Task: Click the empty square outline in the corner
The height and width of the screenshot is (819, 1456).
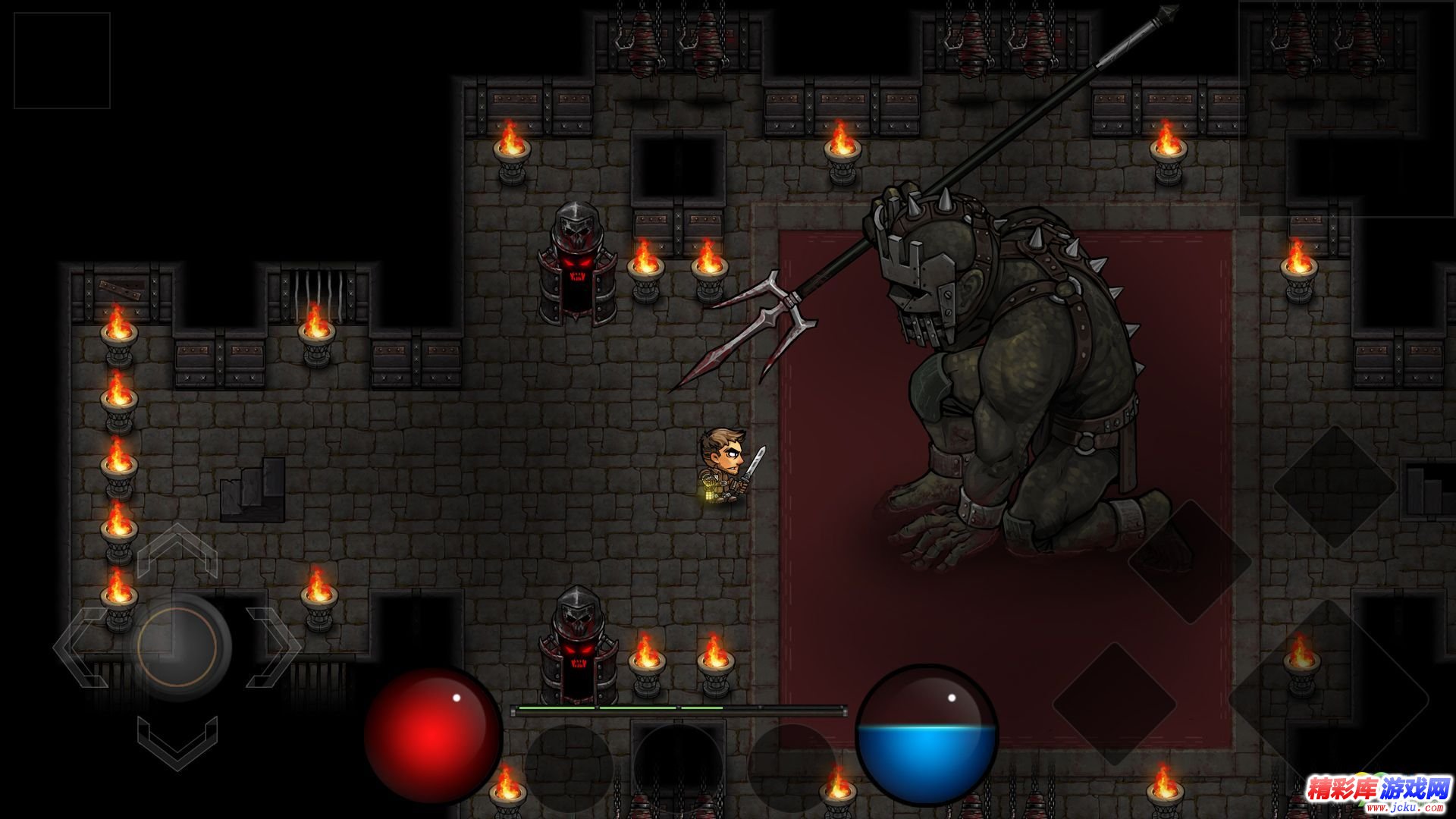Action: point(62,61)
